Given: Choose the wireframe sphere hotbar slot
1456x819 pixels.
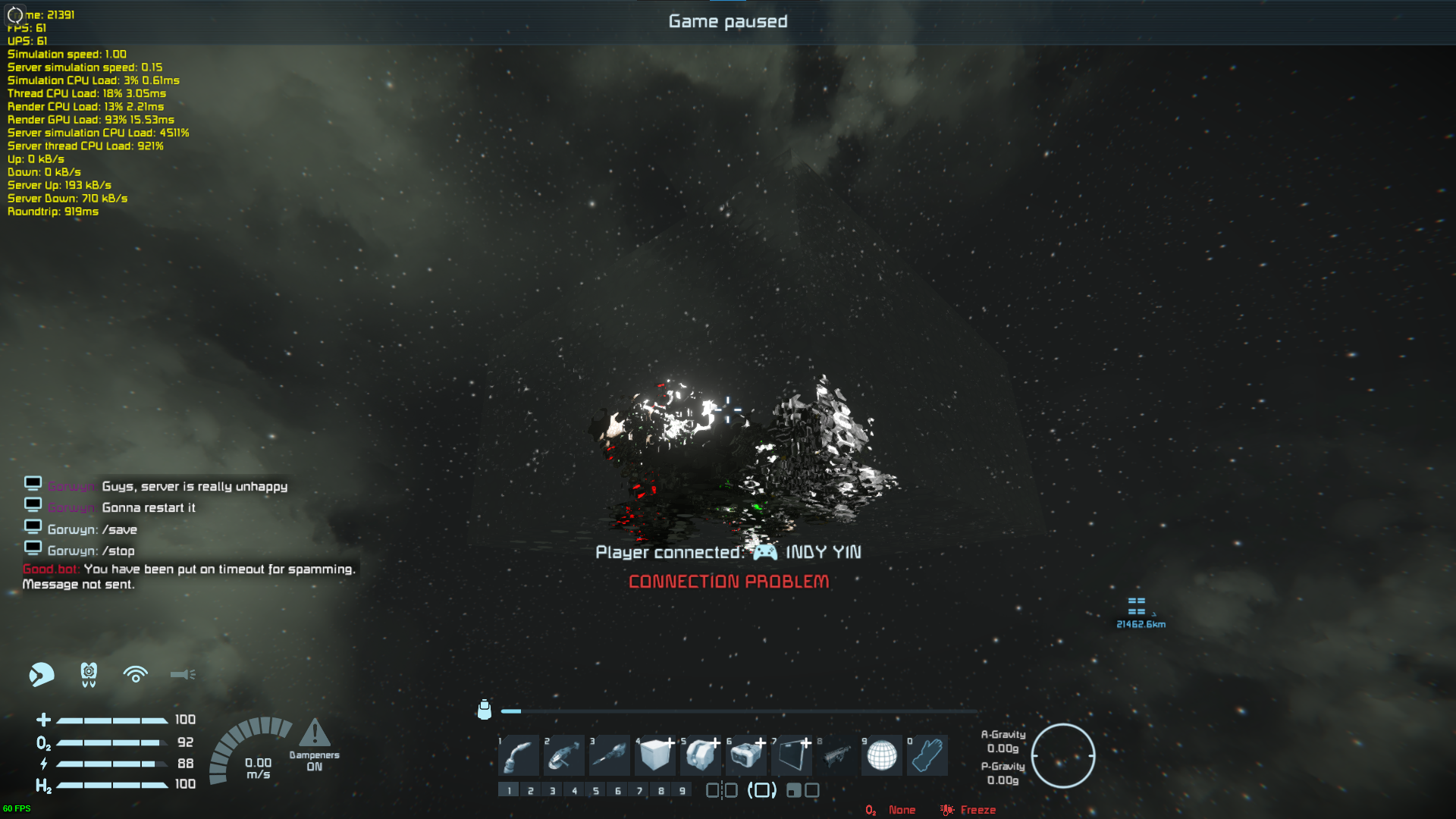Looking at the screenshot, I should [x=882, y=755].
